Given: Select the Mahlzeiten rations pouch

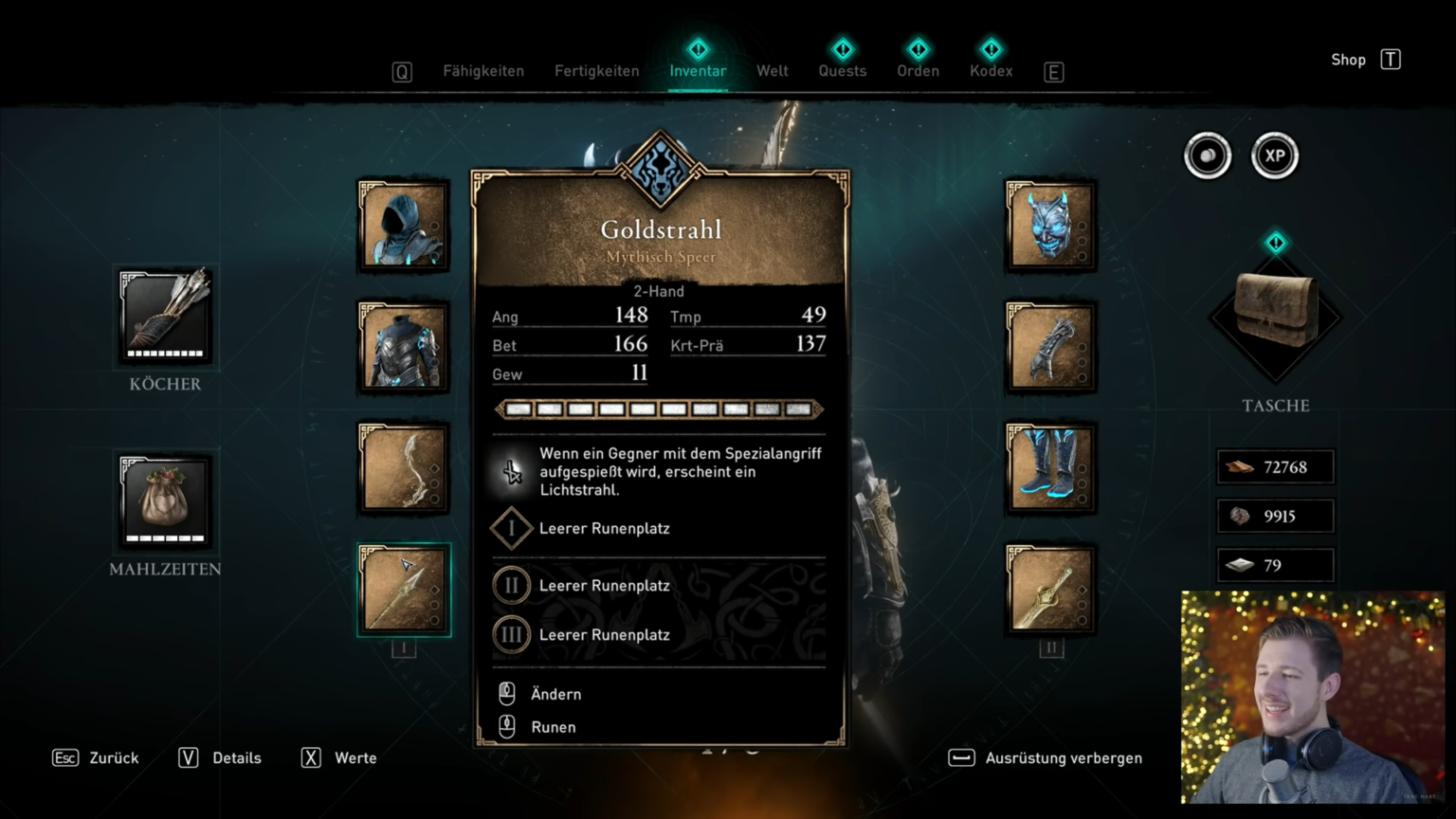Looking at the screenshot, I should click(x=166, y=500).
